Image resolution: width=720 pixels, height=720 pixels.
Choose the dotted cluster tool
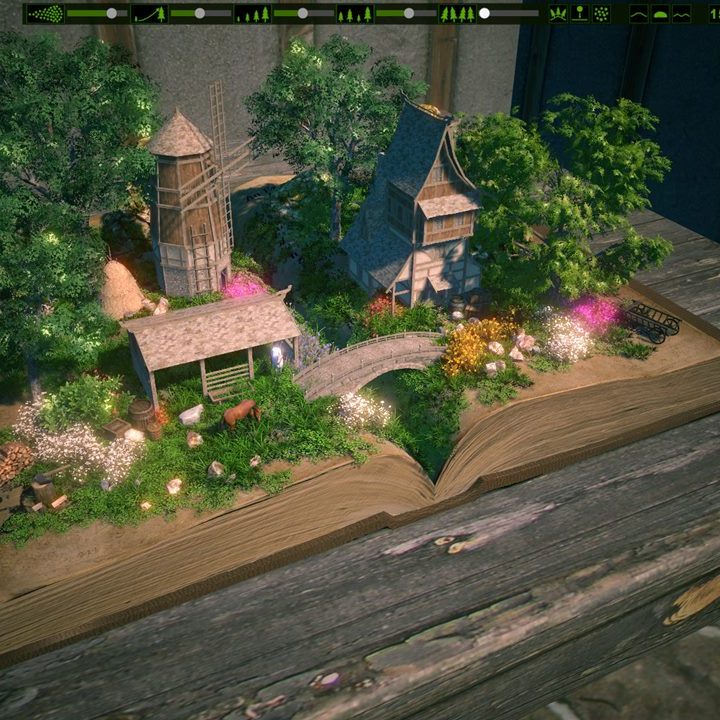601,14
